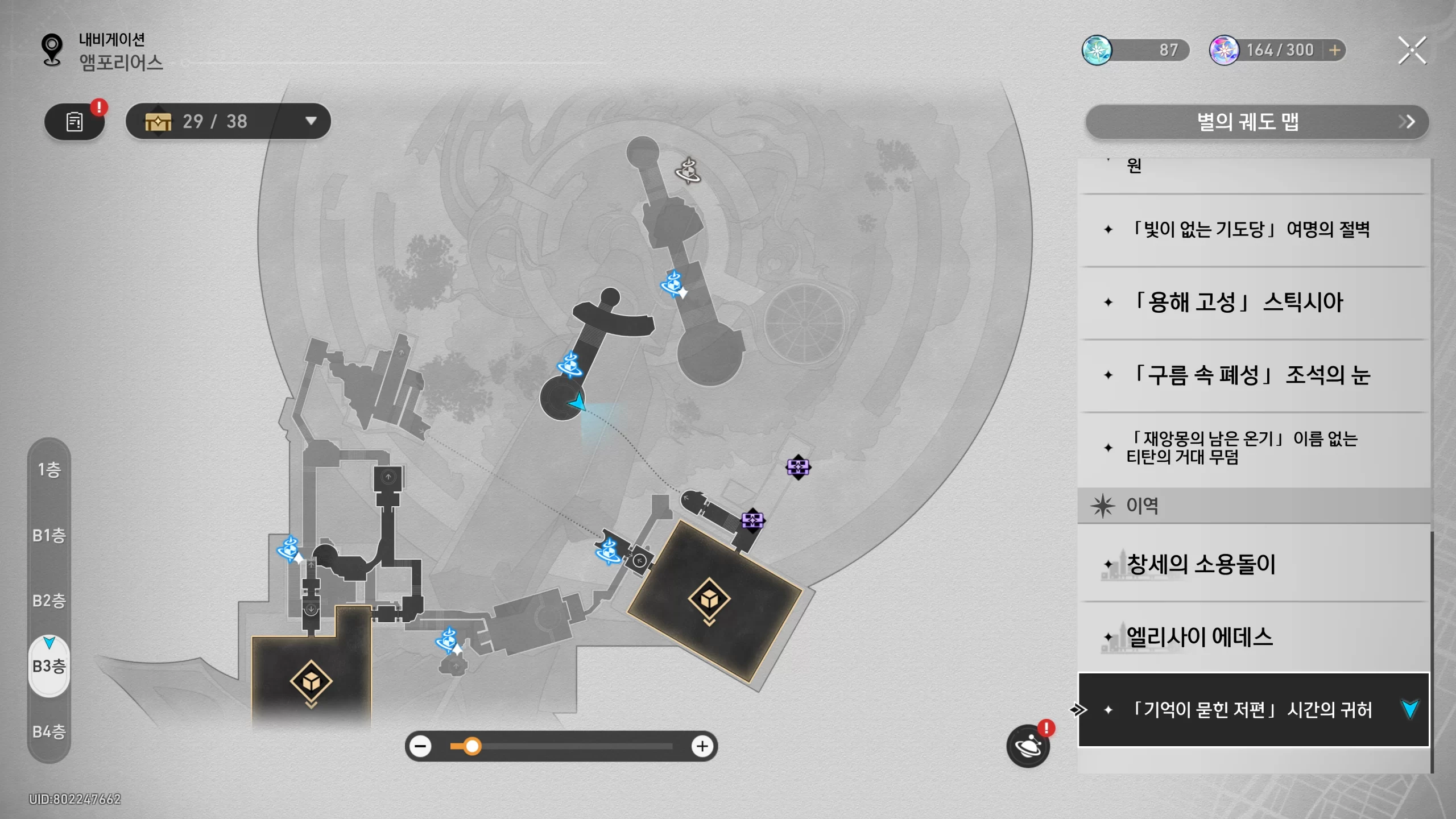Open the mission log clipboard button

75,122
